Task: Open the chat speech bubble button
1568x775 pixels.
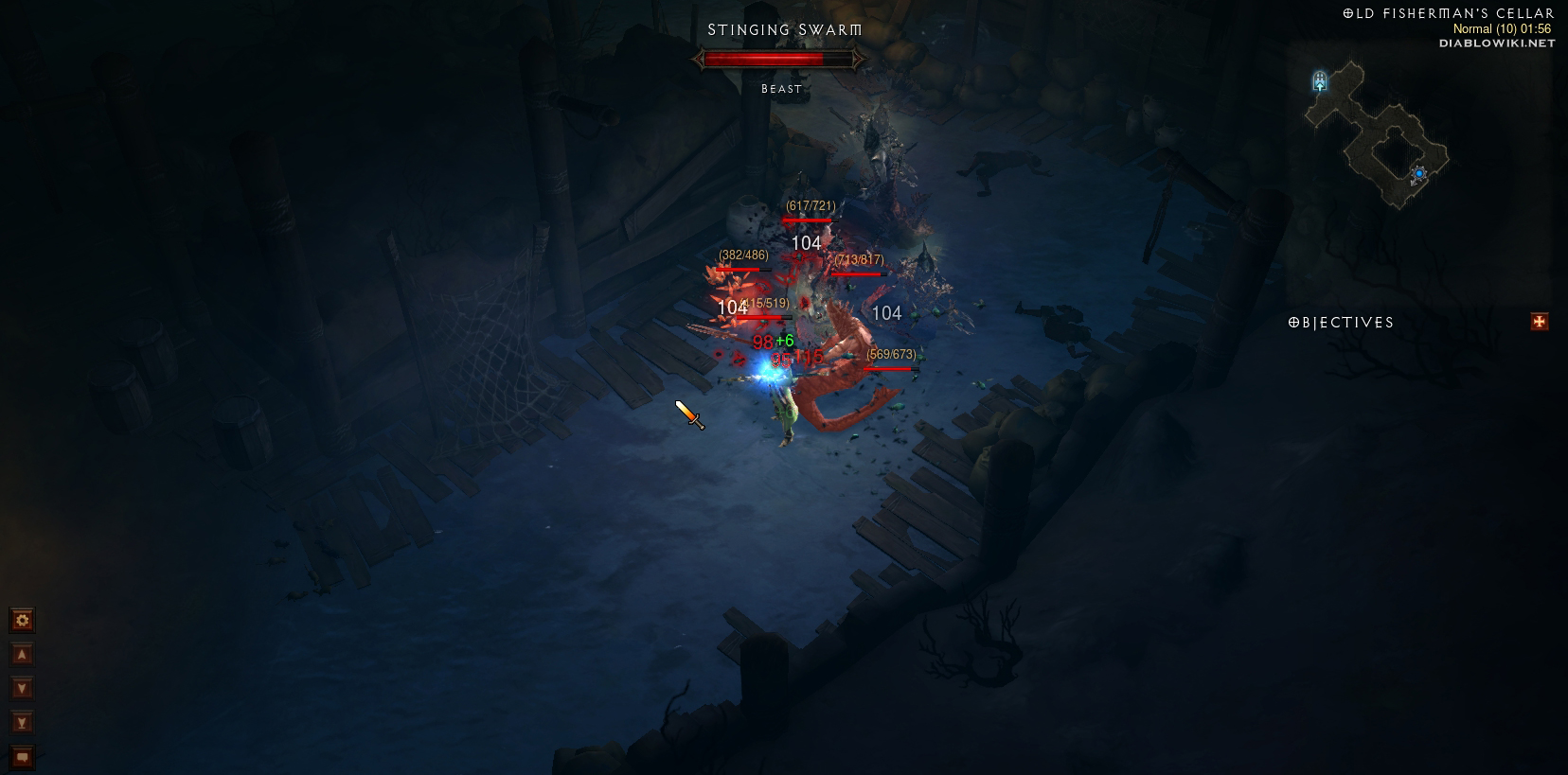Action: 22,757
